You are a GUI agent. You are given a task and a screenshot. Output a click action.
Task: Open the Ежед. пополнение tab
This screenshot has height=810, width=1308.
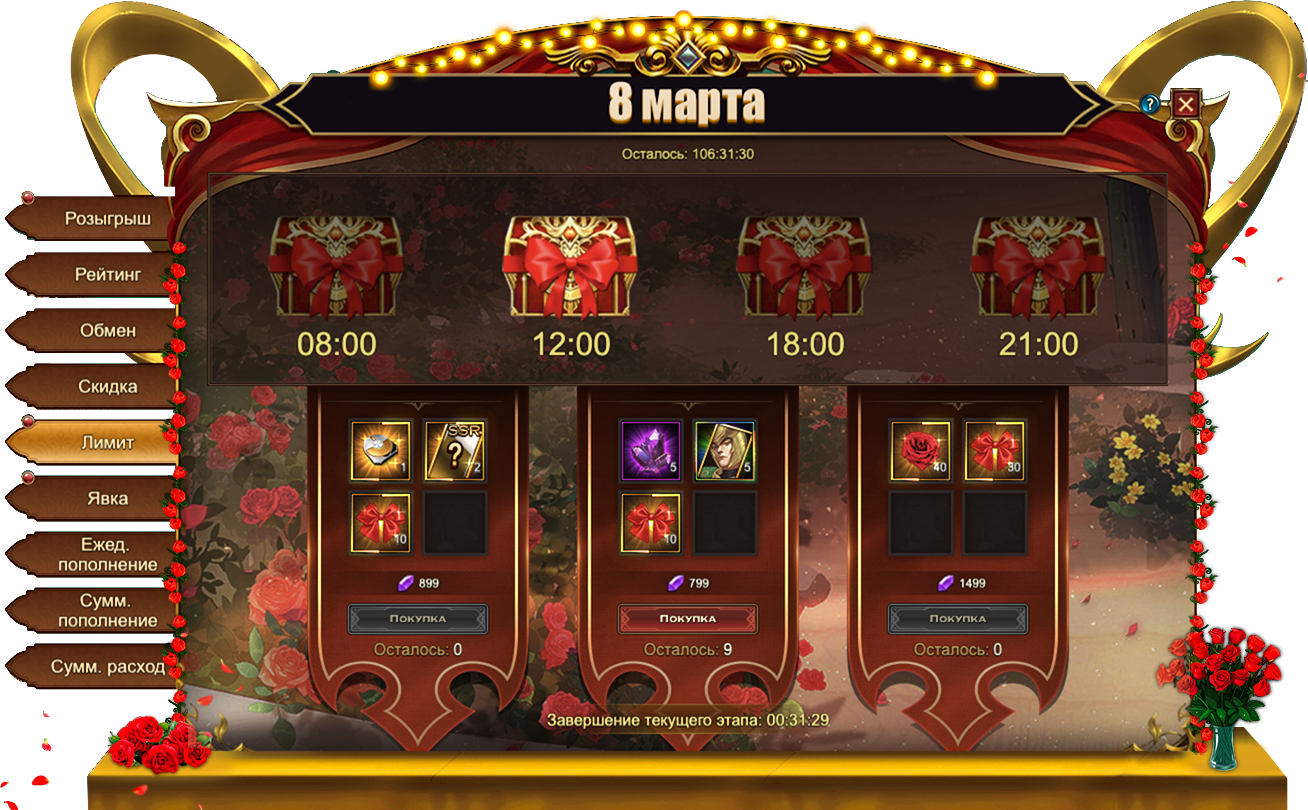click(107, 554)
